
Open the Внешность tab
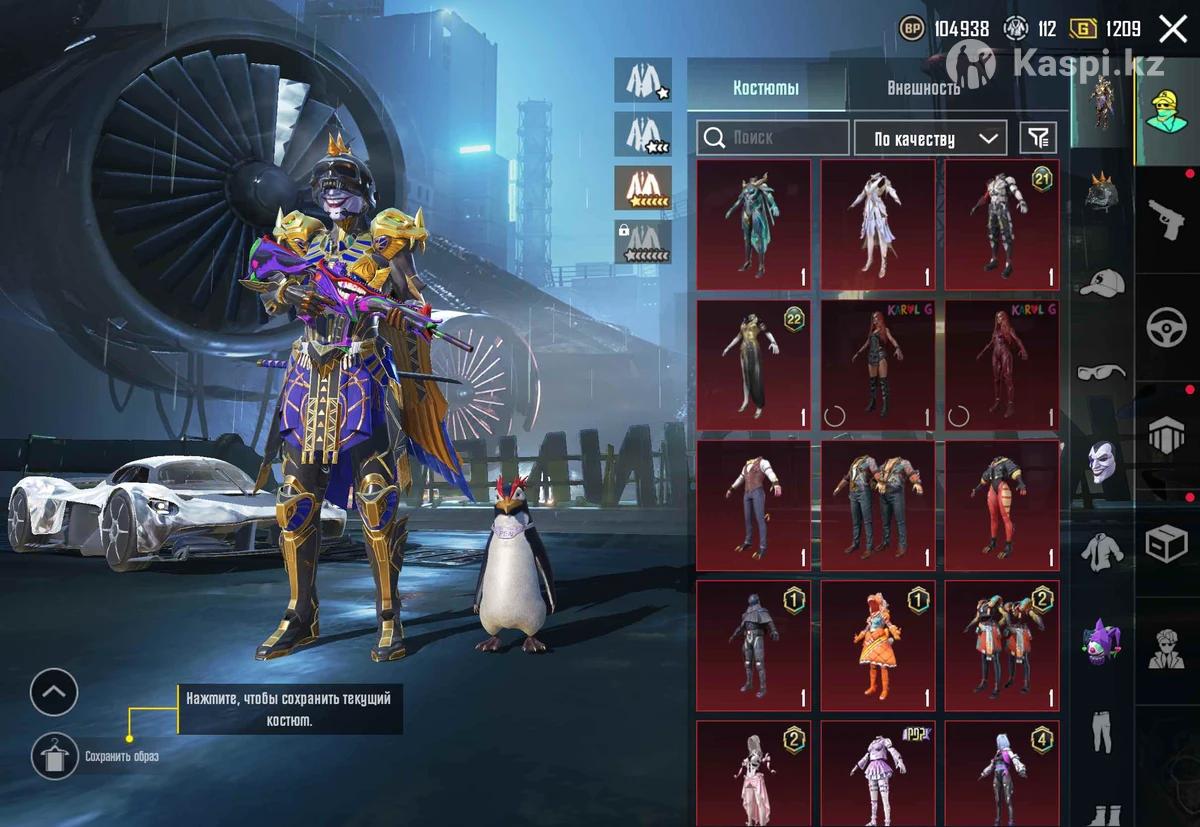(x=923, y=88)
